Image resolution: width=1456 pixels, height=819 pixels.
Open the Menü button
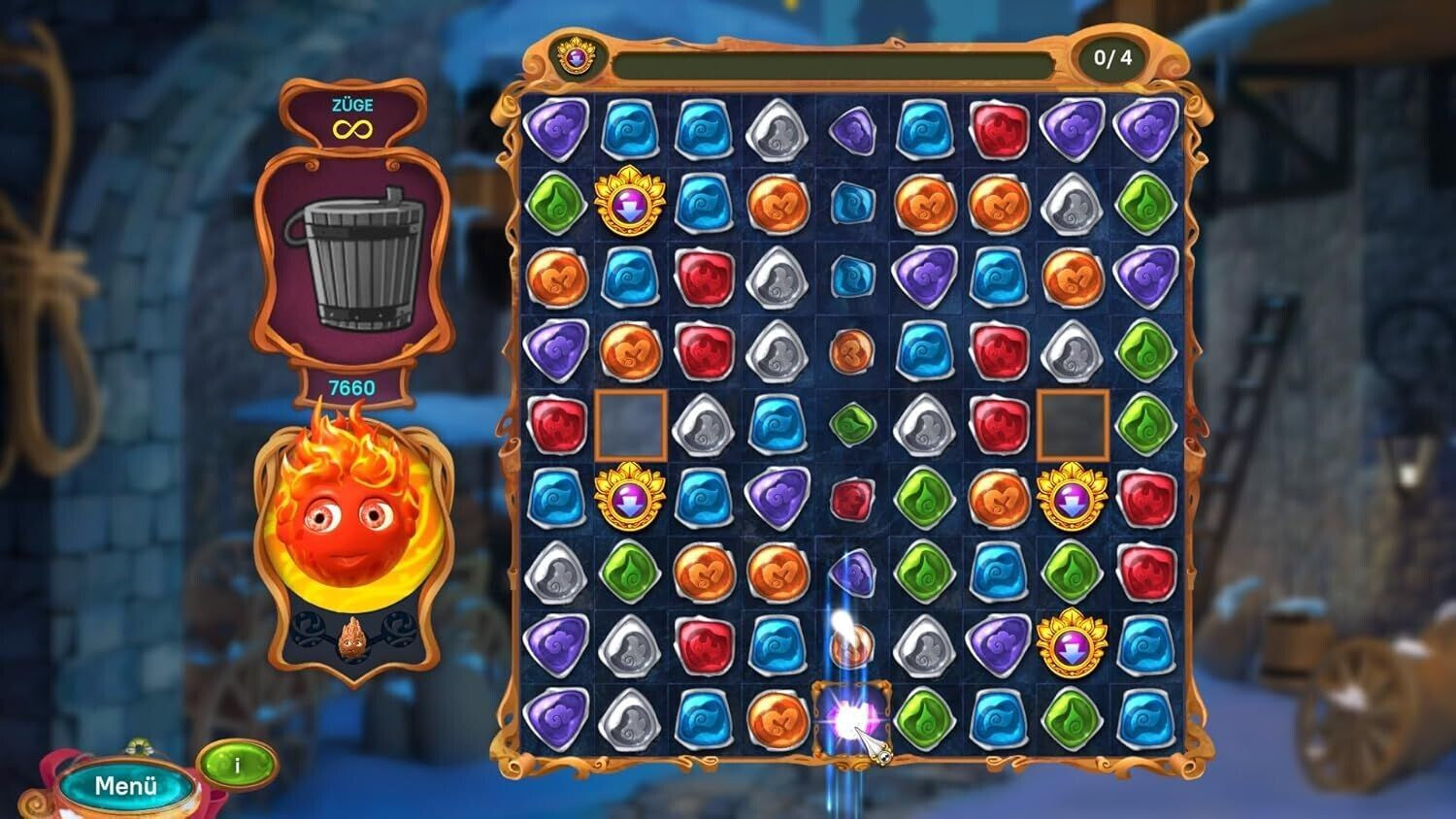coord(125,785)
